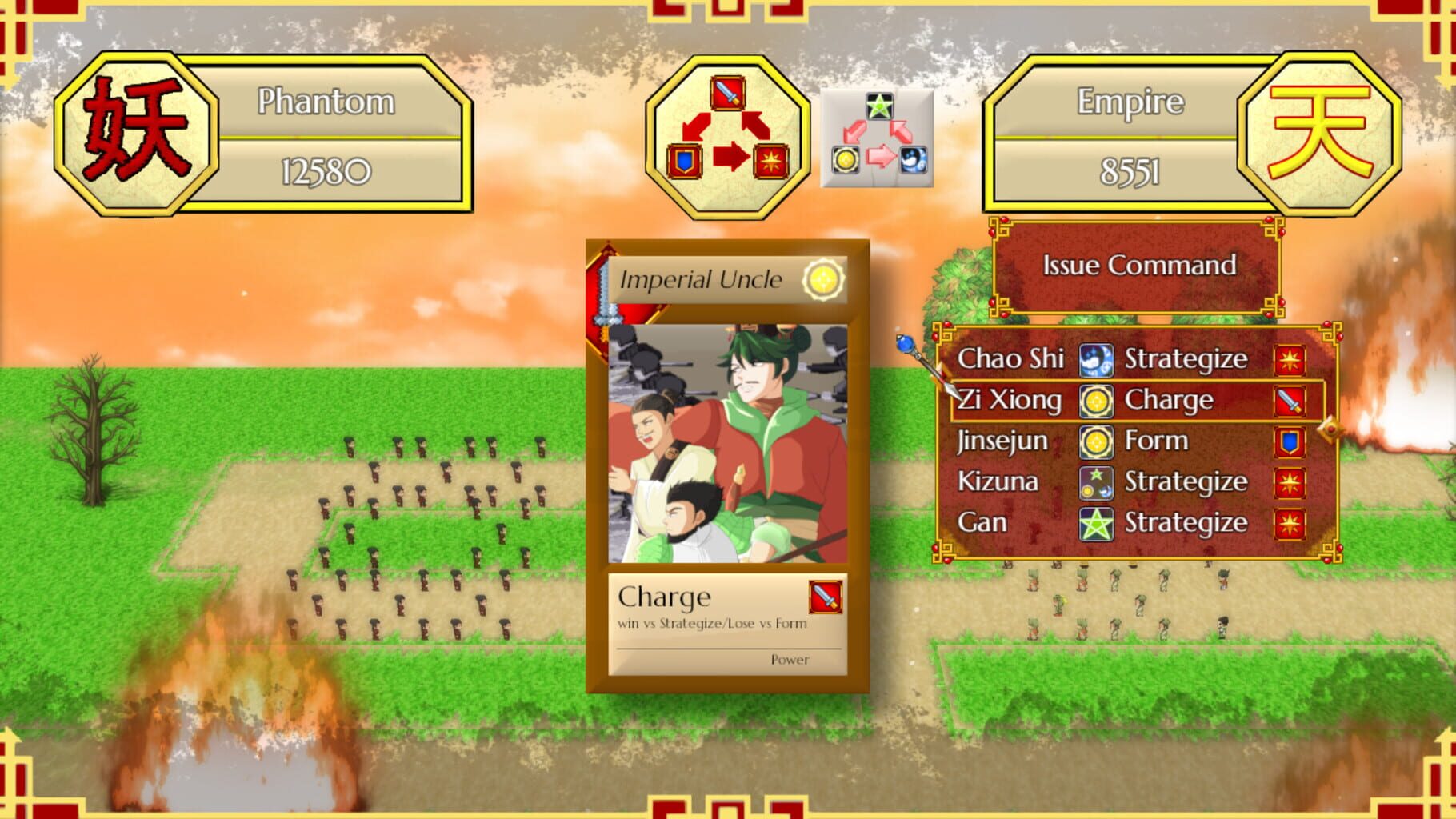
Task: Click the Charge sword icon on Zi Xiong's row
Action: tap(1291, 400)
